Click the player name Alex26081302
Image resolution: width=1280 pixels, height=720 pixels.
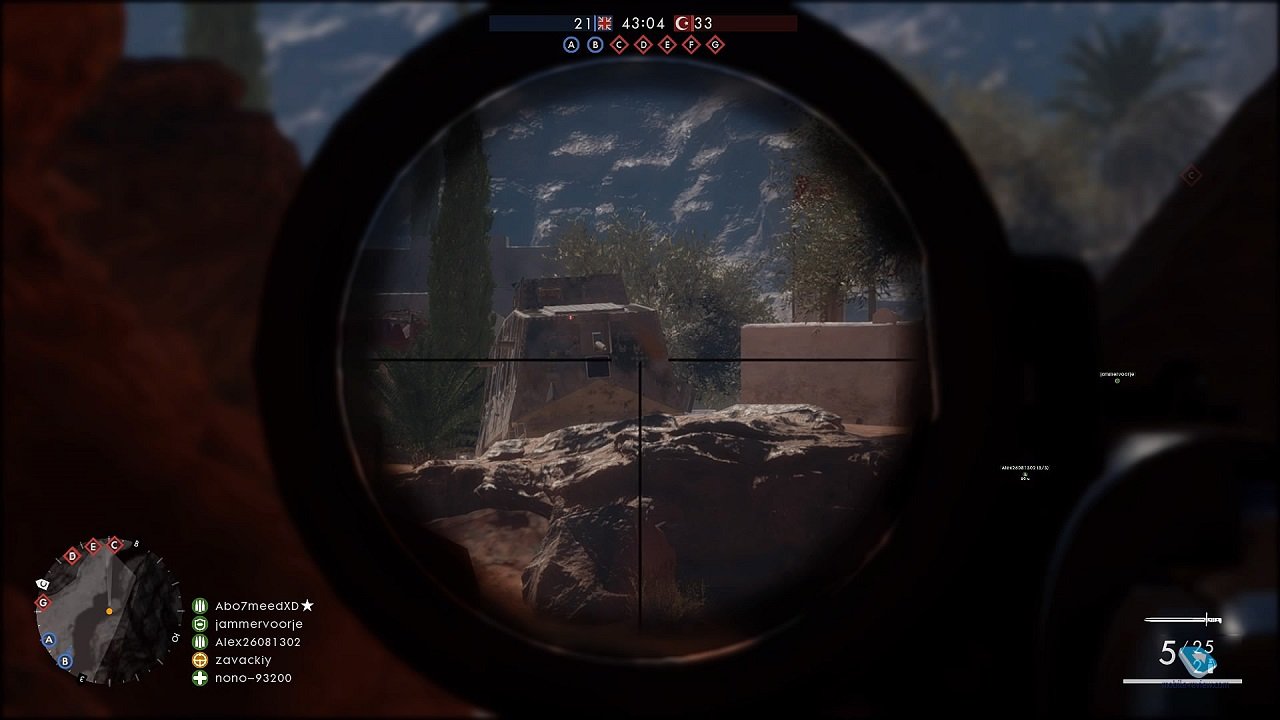point(260,641)
